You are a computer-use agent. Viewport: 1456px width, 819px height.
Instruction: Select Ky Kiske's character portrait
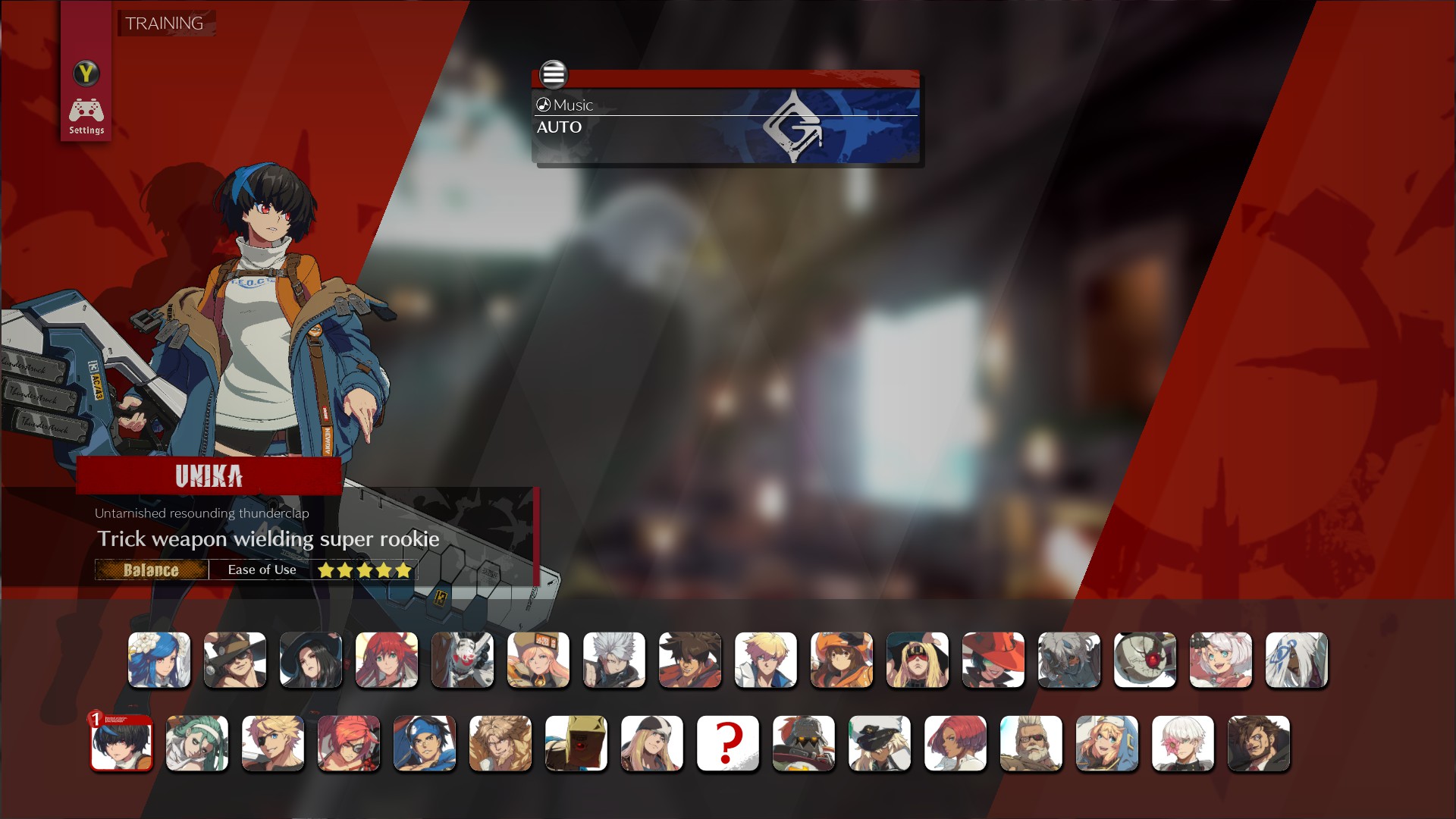(x=766, y=661)
